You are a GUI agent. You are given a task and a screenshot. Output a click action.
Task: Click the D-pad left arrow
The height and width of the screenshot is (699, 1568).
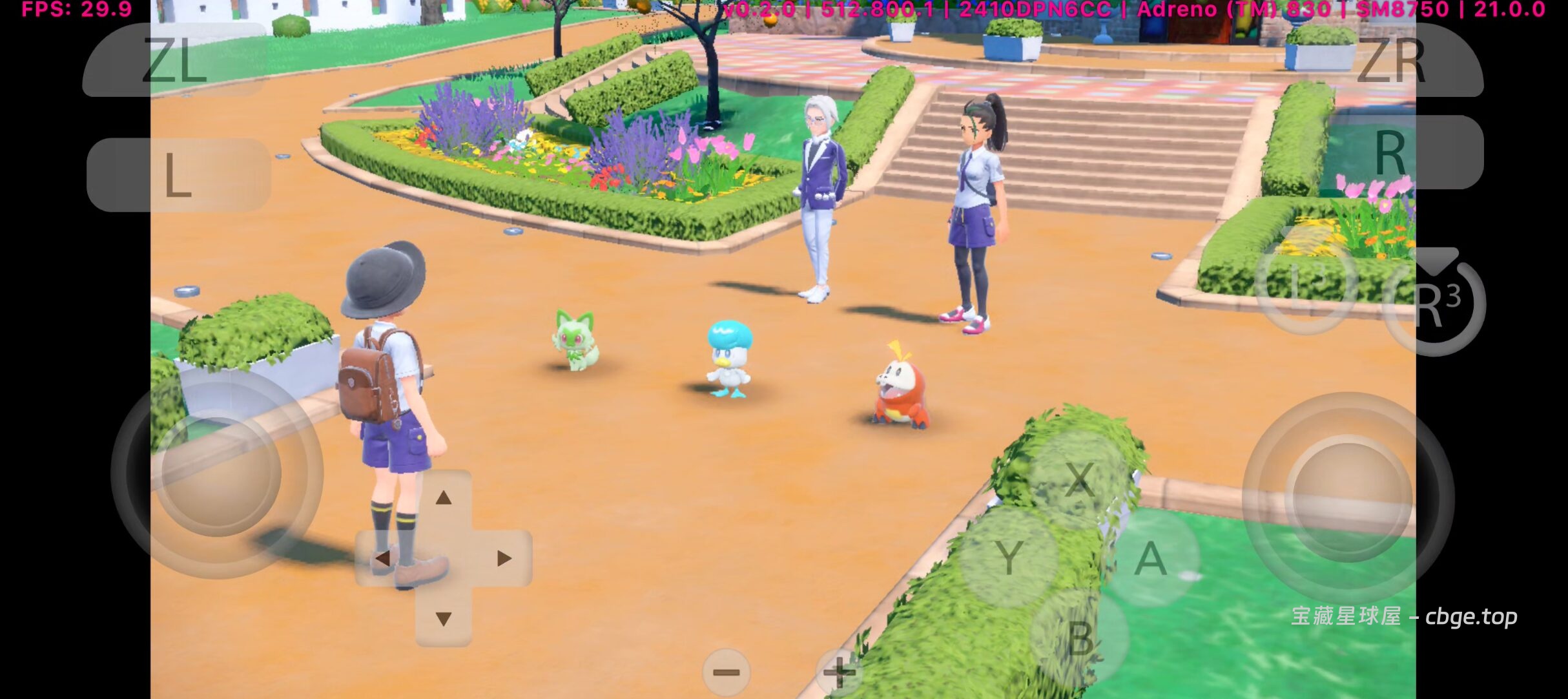click(x=382, y=558)
